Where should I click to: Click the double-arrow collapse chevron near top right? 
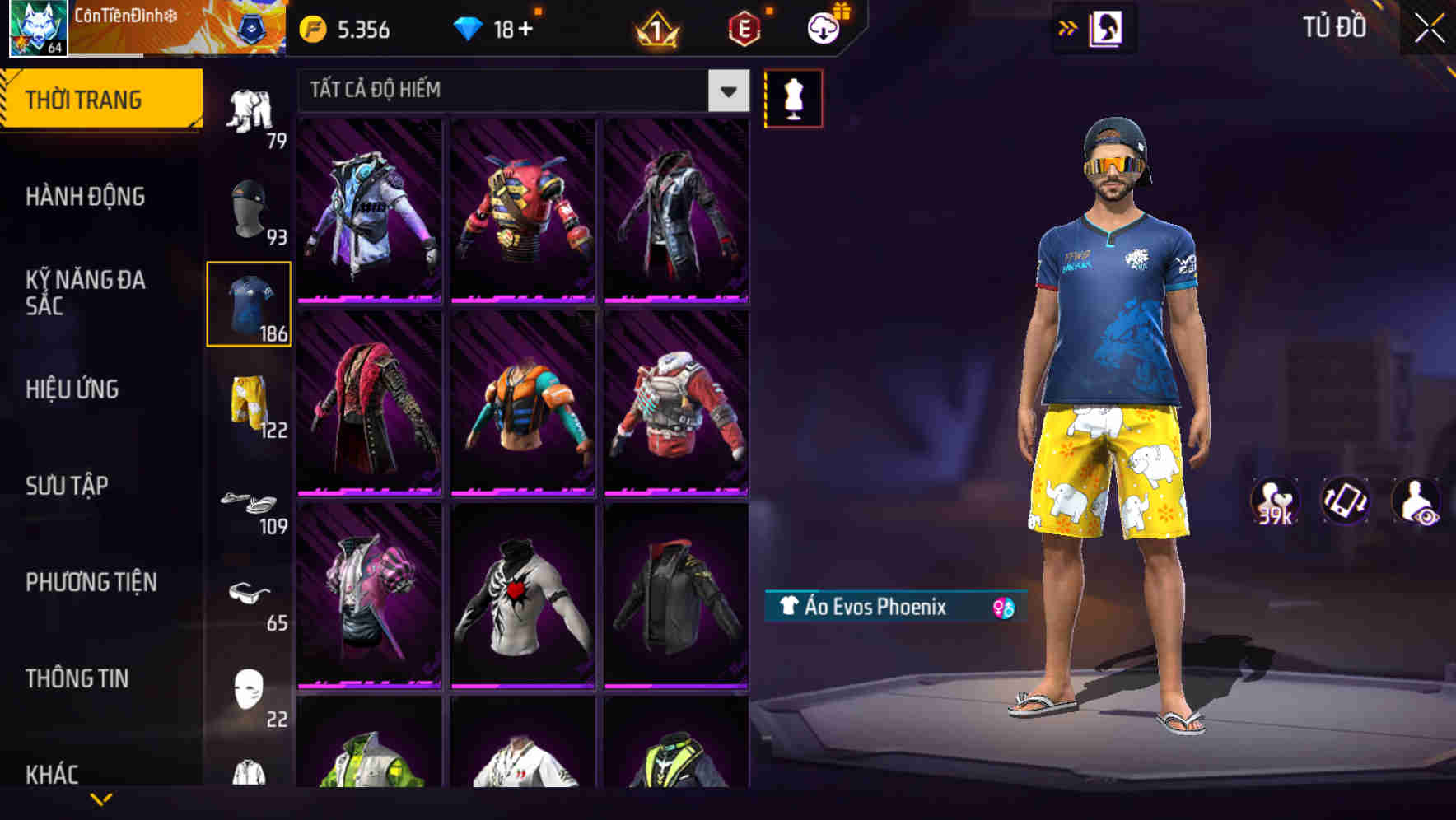(x=1069, y=27)
